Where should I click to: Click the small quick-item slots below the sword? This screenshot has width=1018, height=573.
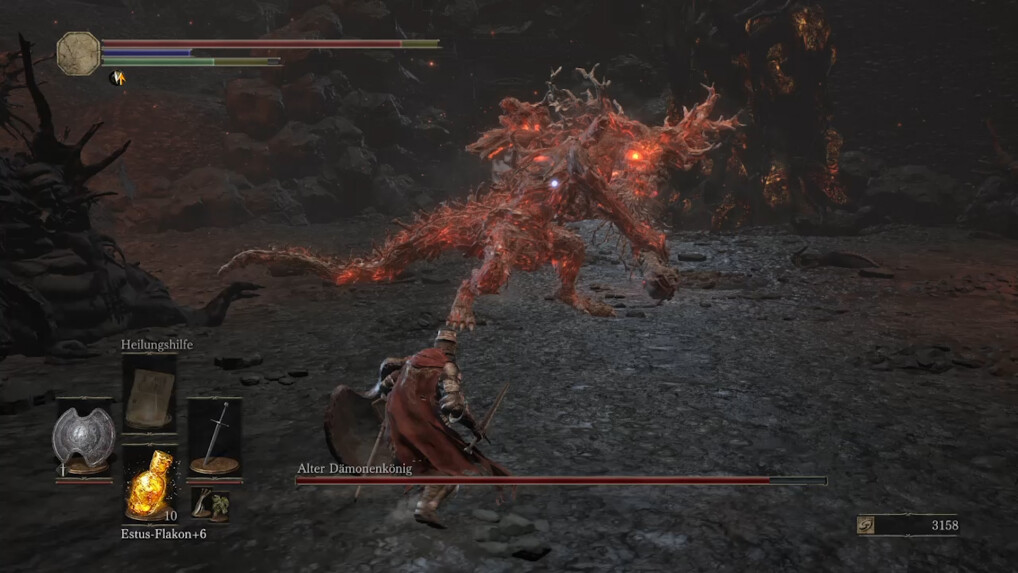pyautogui.click(x=210, y=504)
